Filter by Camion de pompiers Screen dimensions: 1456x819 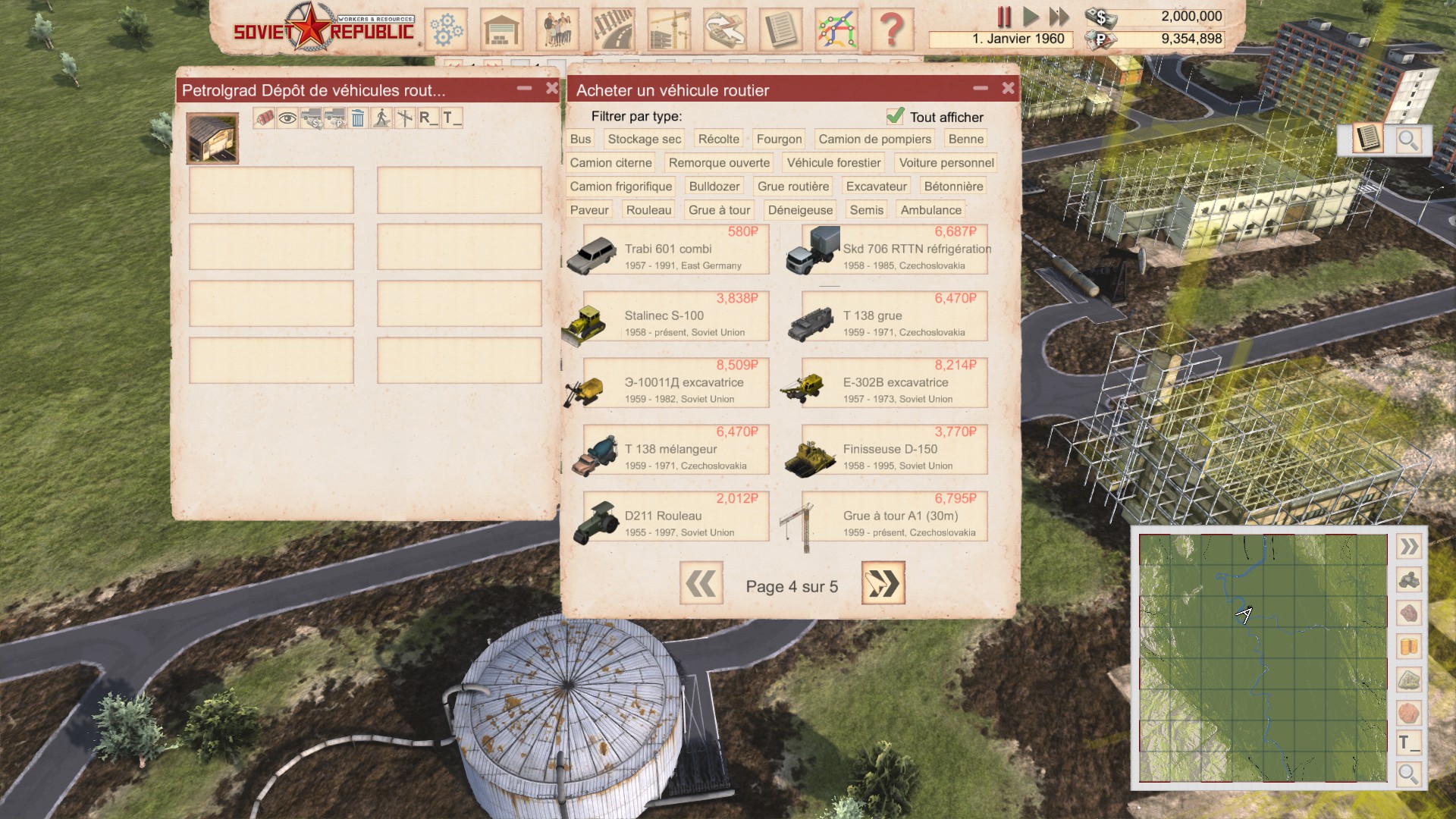pyautogui.click(x=874, y=139)
